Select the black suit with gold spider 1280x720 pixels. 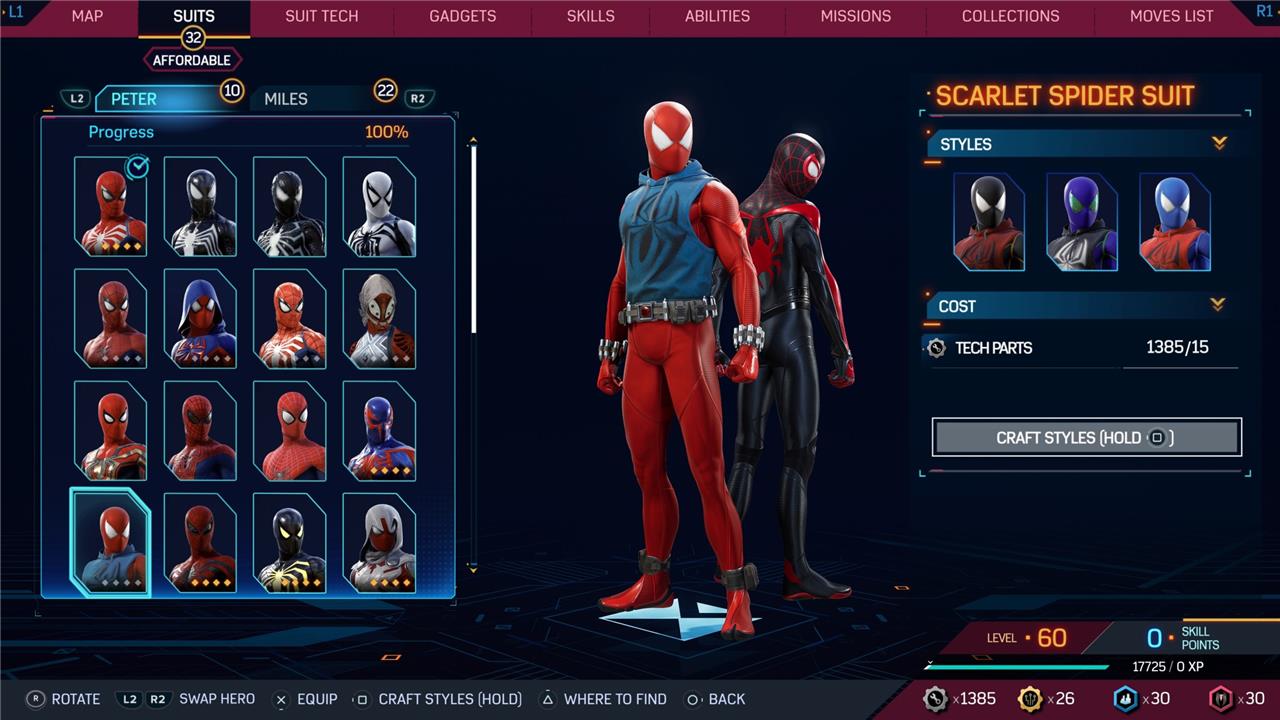coord(289,542)
